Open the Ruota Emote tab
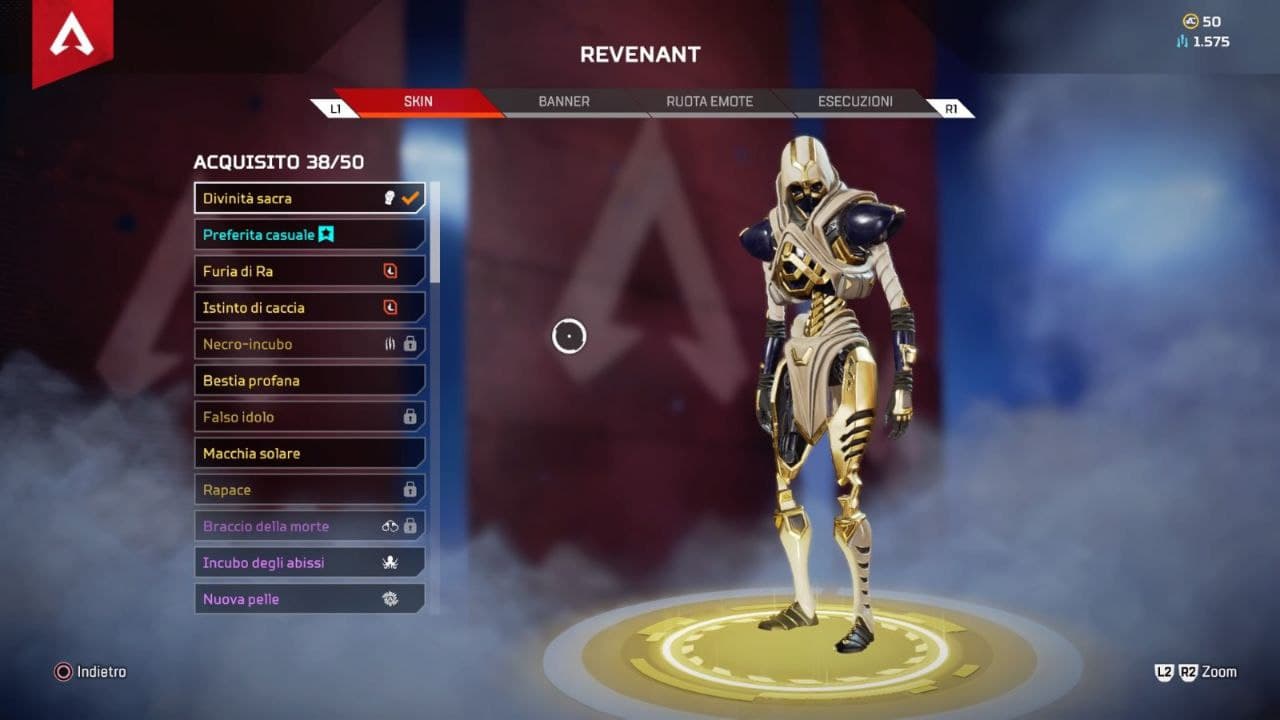Screen dimensions: 1280x720 tap(709, 102)
